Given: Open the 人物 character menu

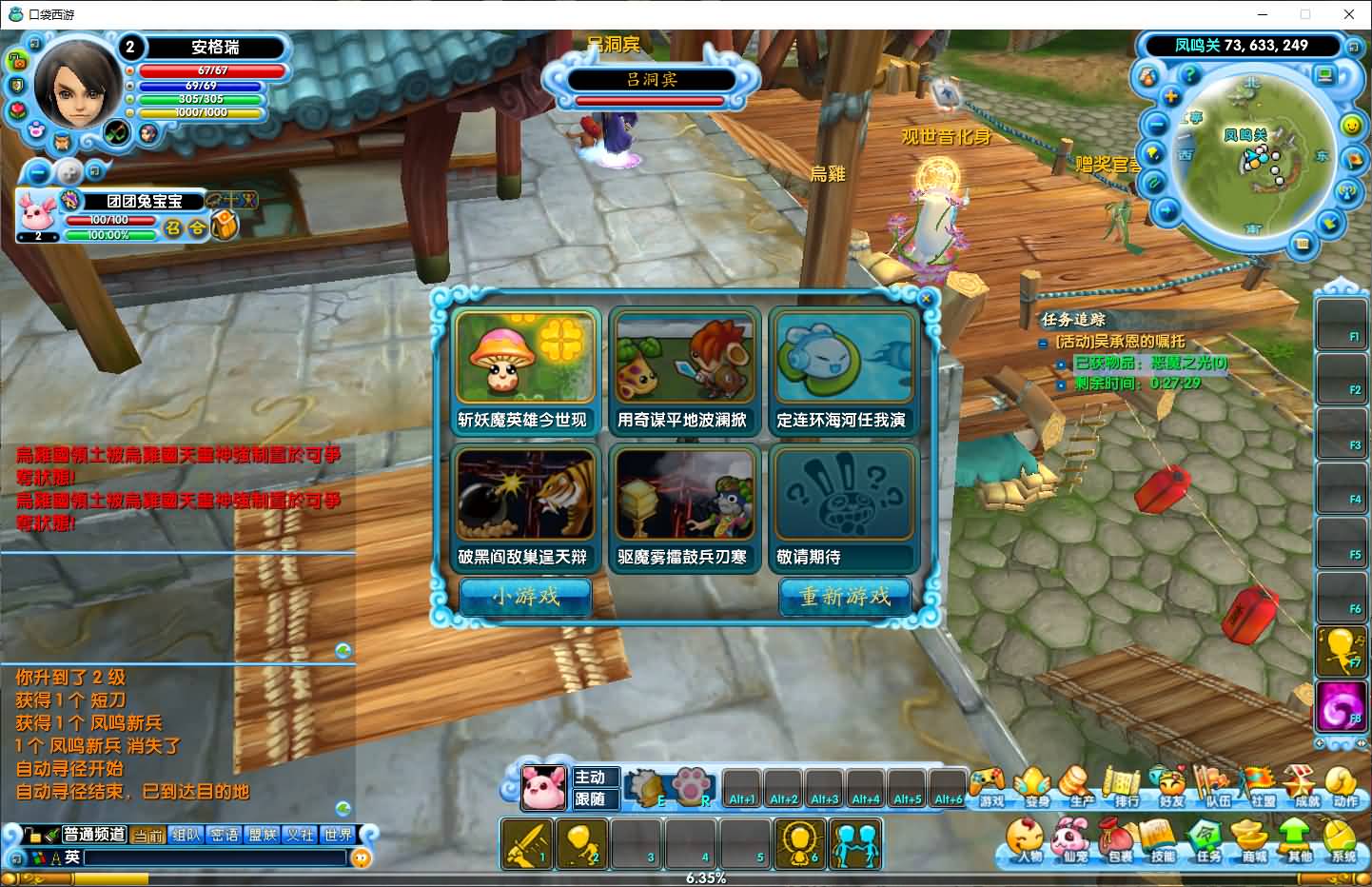Looking at the screenshot, I should point(1029,842).
